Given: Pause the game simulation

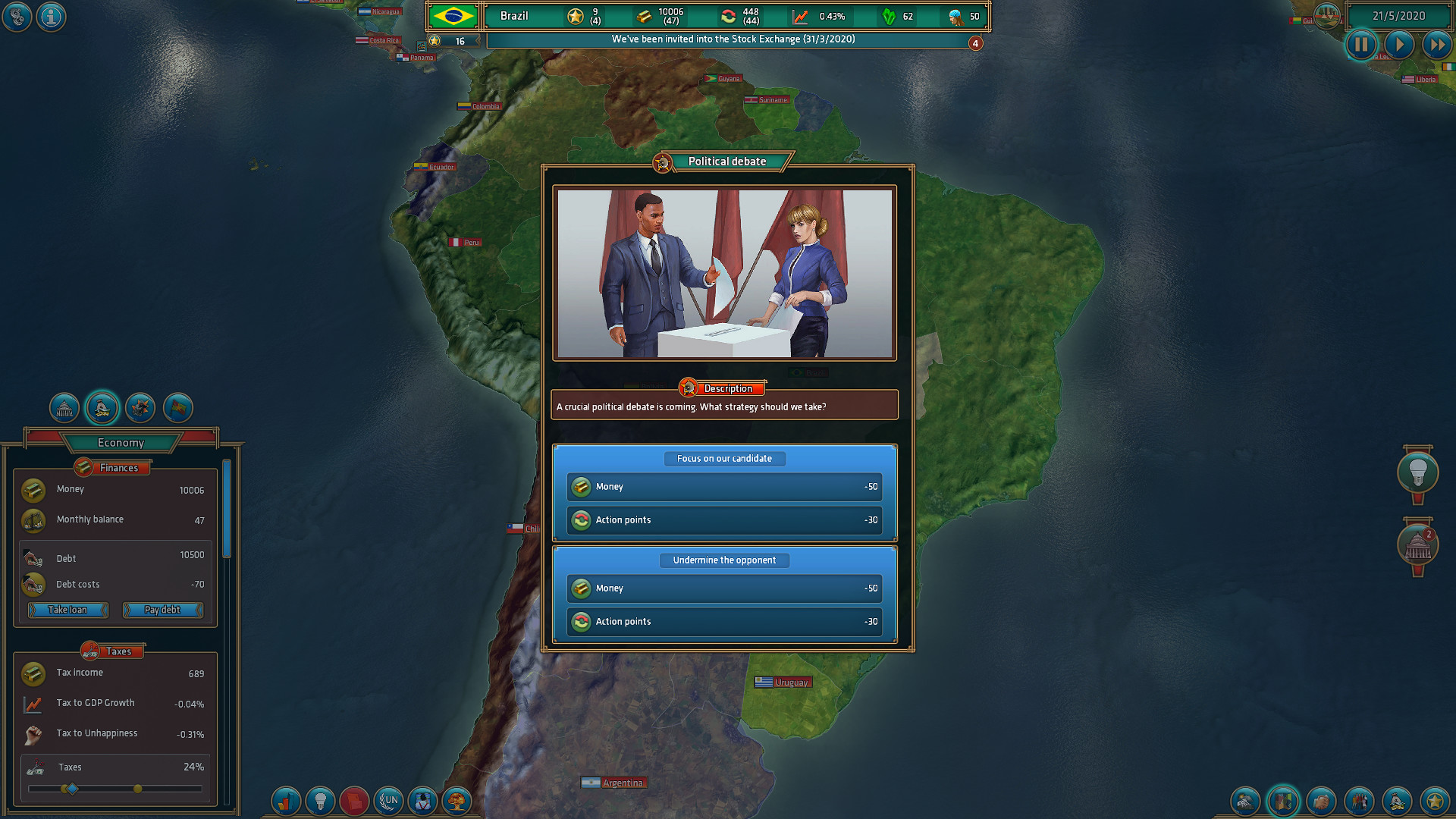Looking at the screenshot, I should (x=1361, y=45).
